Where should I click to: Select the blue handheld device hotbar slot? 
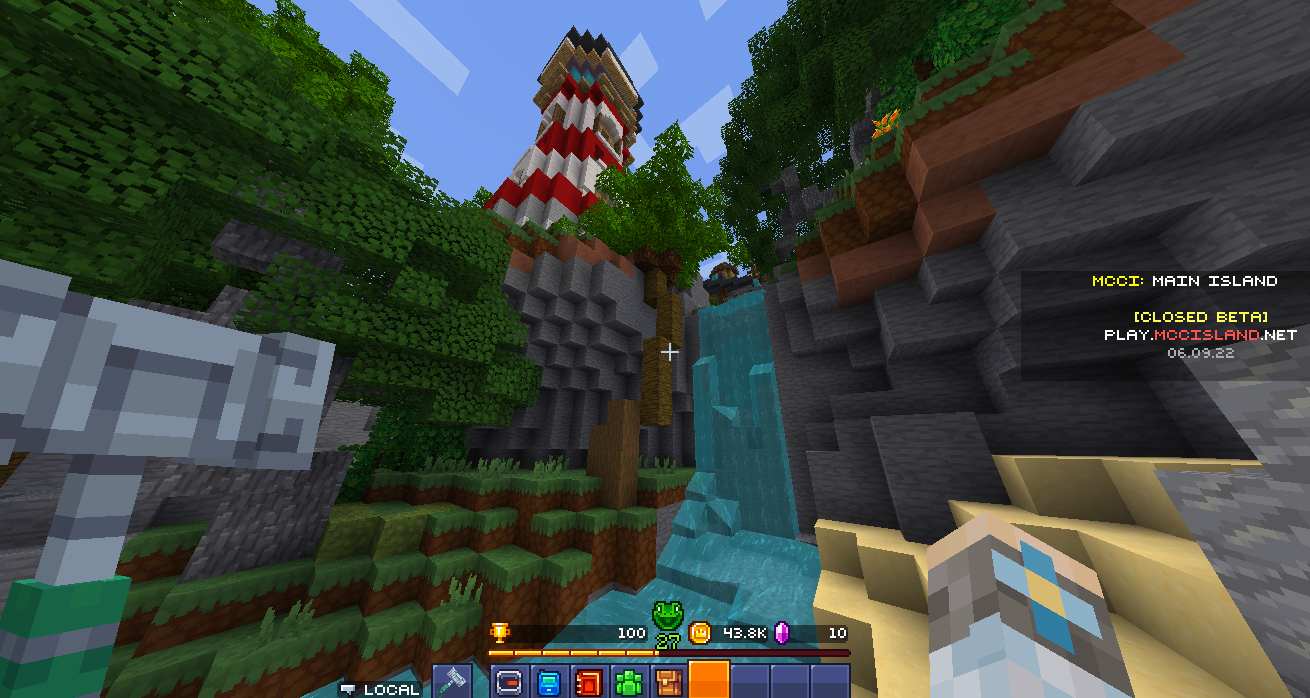549,682
